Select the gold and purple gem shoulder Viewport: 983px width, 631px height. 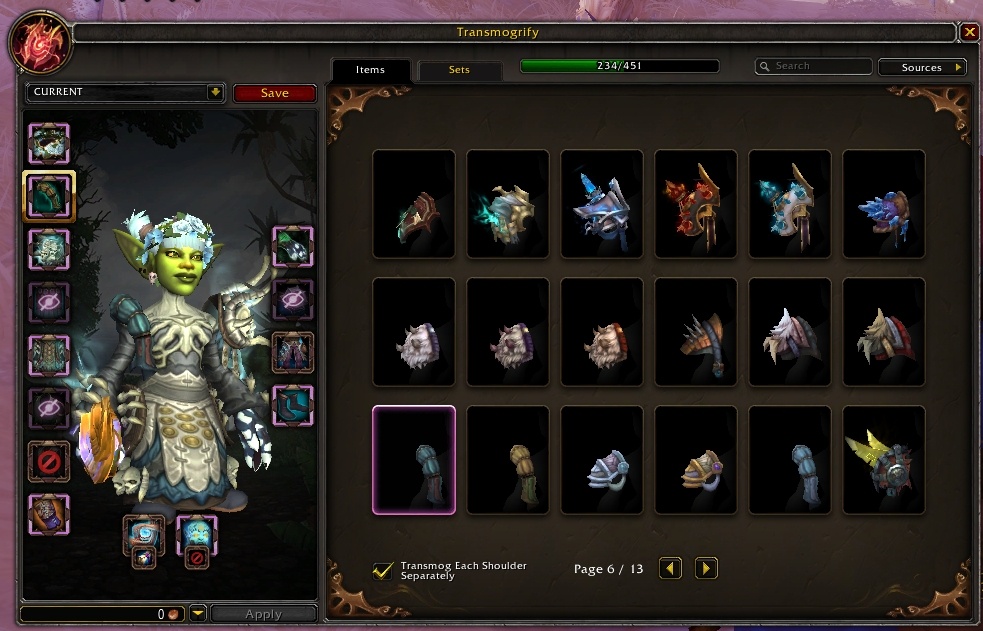(696, 460)
